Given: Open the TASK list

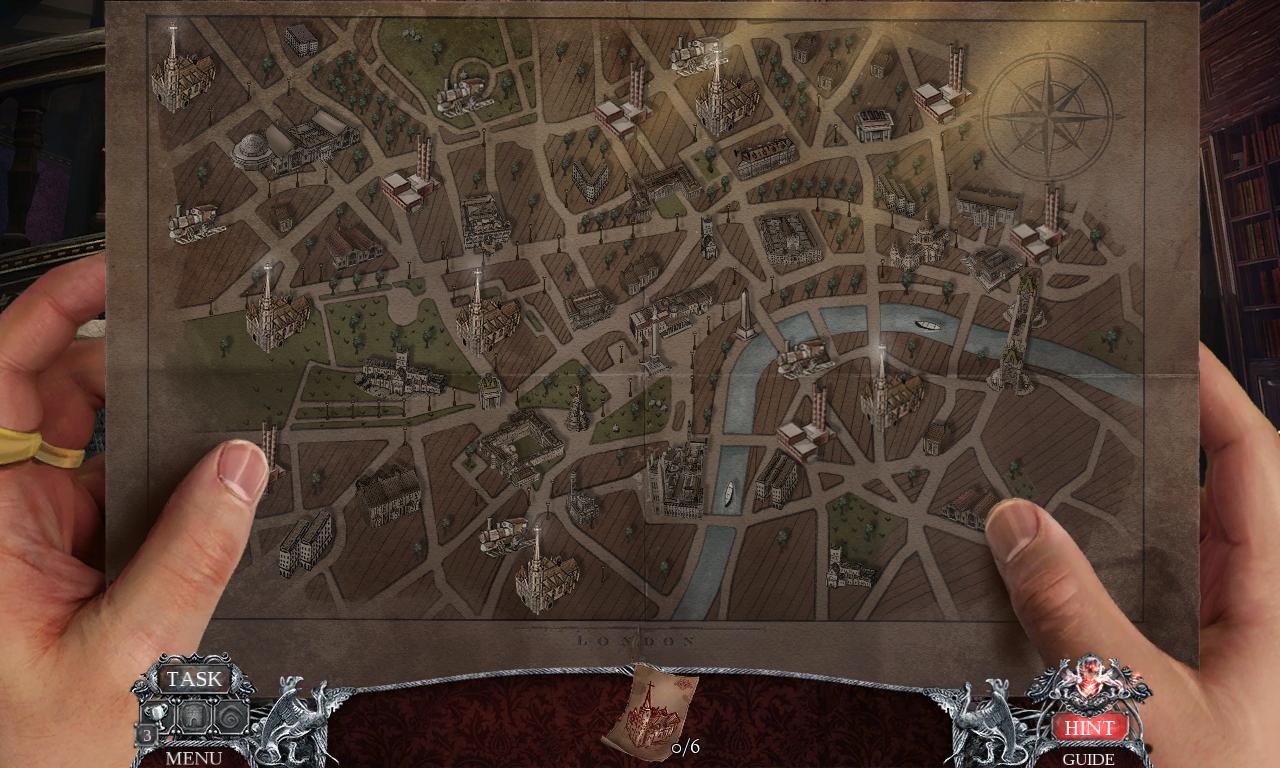Looking at the screenshot, I should tap(196, 679).
